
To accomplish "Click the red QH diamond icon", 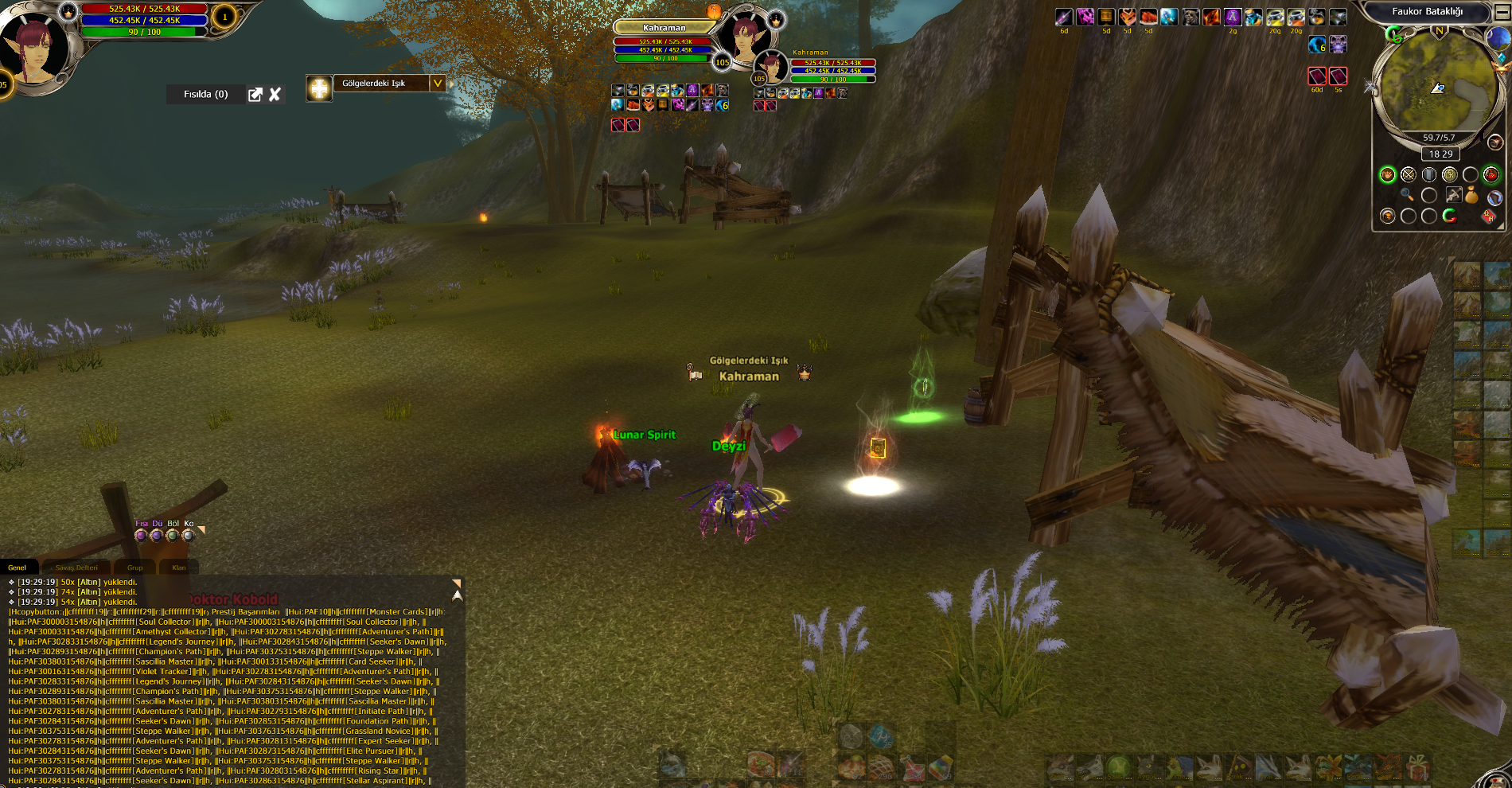I will 1488,216.
